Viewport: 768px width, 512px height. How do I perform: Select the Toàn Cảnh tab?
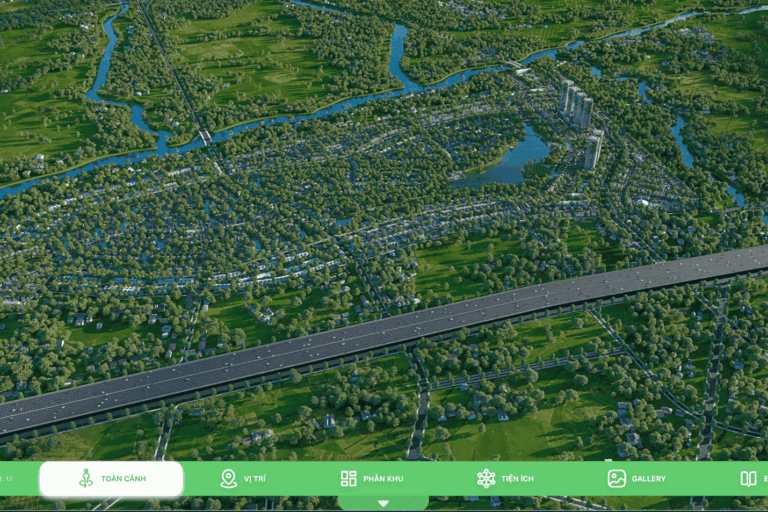[112, 479]
